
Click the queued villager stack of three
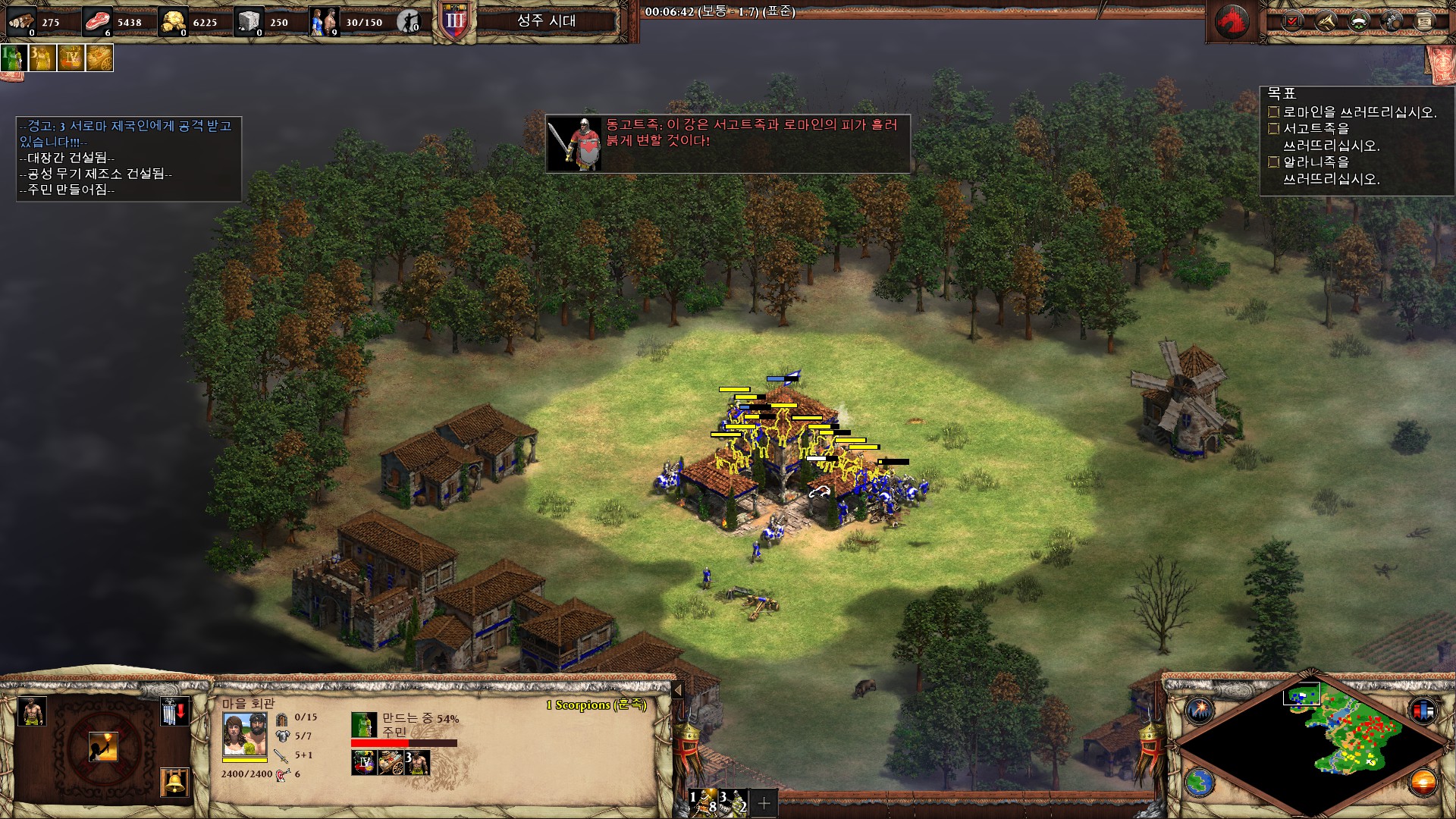pos(417,761)
